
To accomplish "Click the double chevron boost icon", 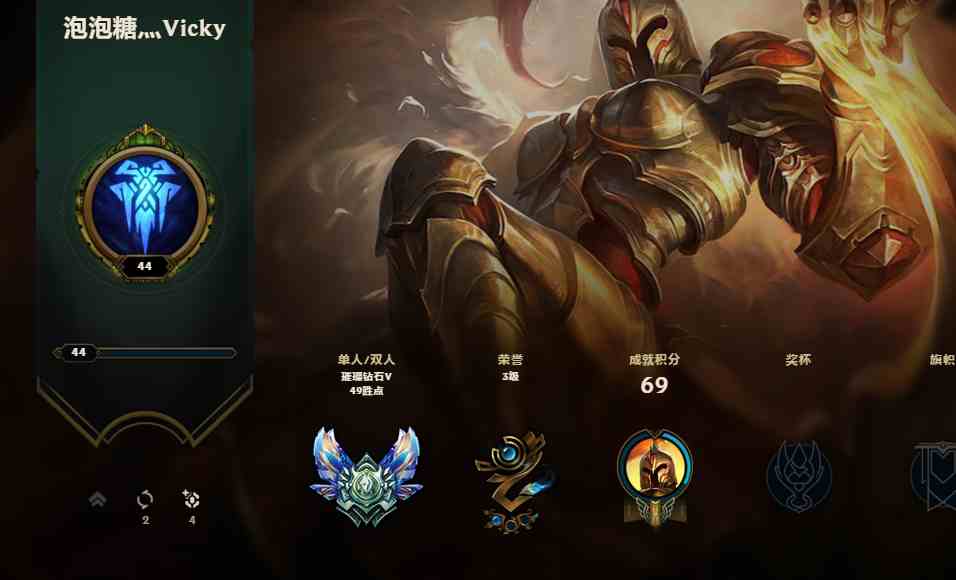I will pos(98,499).
